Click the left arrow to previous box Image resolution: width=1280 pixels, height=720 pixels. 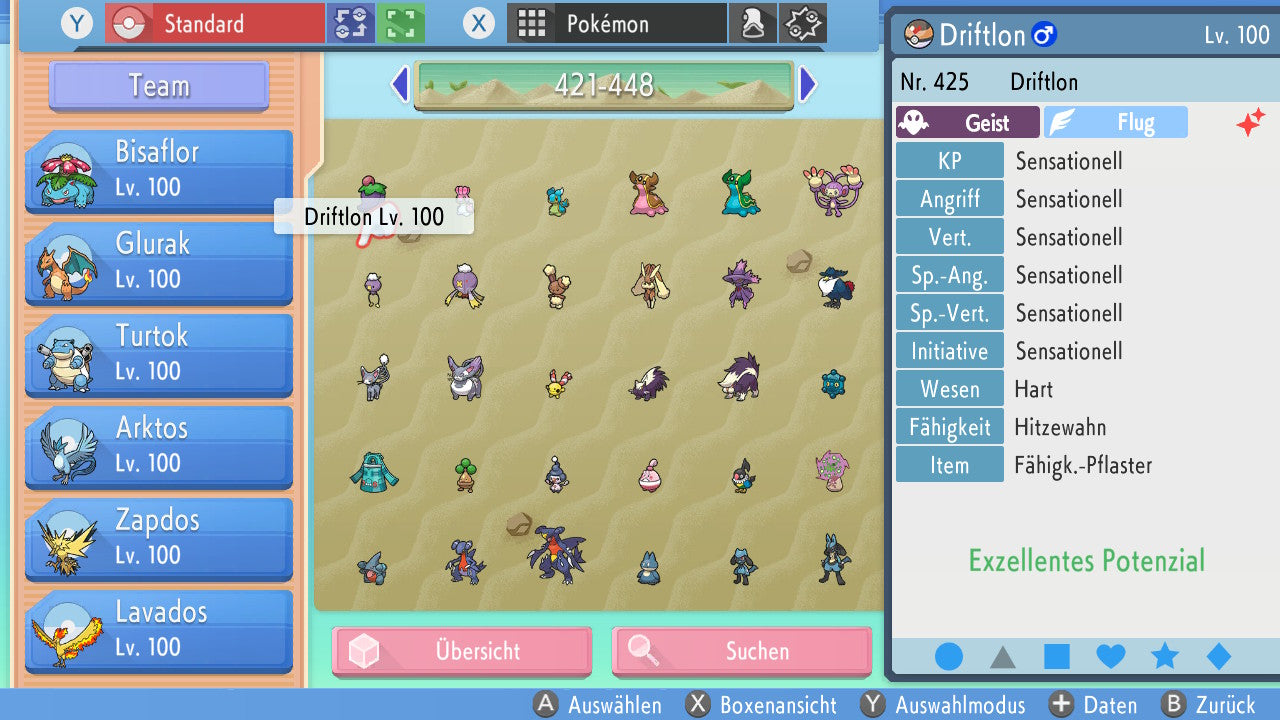[x=398, y=85]
